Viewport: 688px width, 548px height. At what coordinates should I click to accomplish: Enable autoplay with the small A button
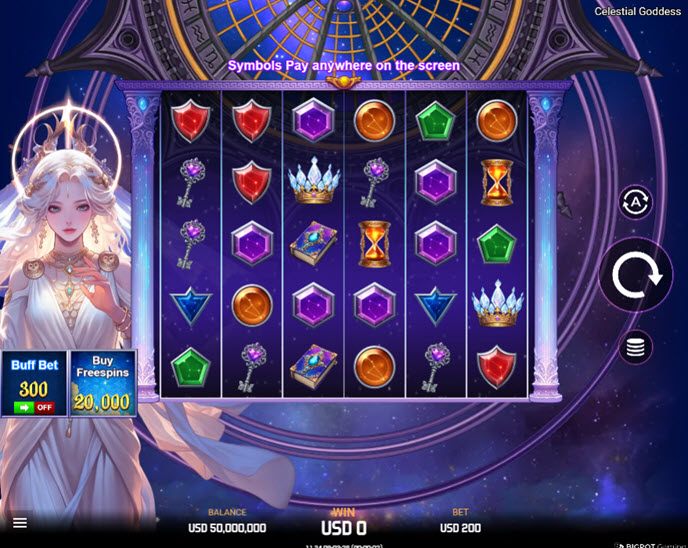(x=636, y=203)
